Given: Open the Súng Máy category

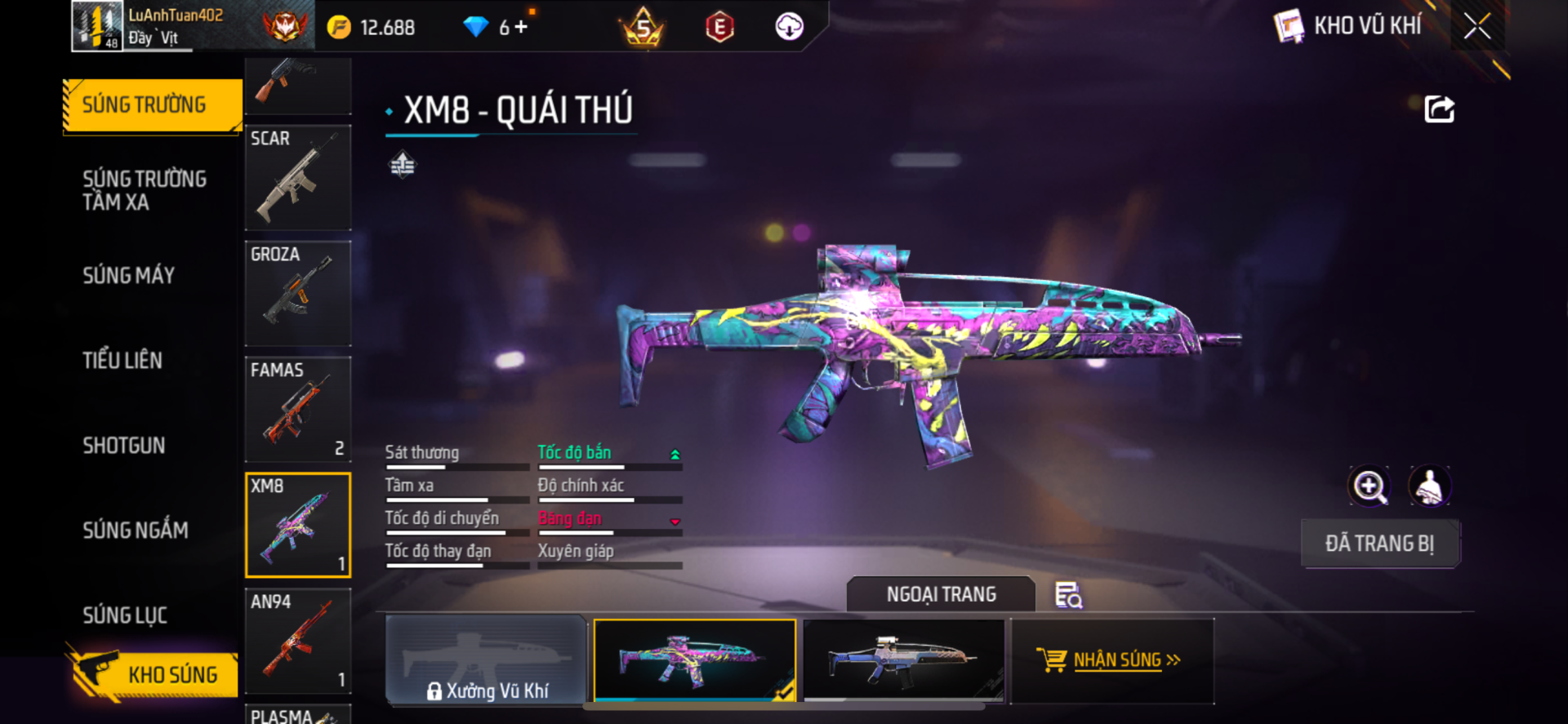Looking at the screenshot, I should tap(129, 276).
